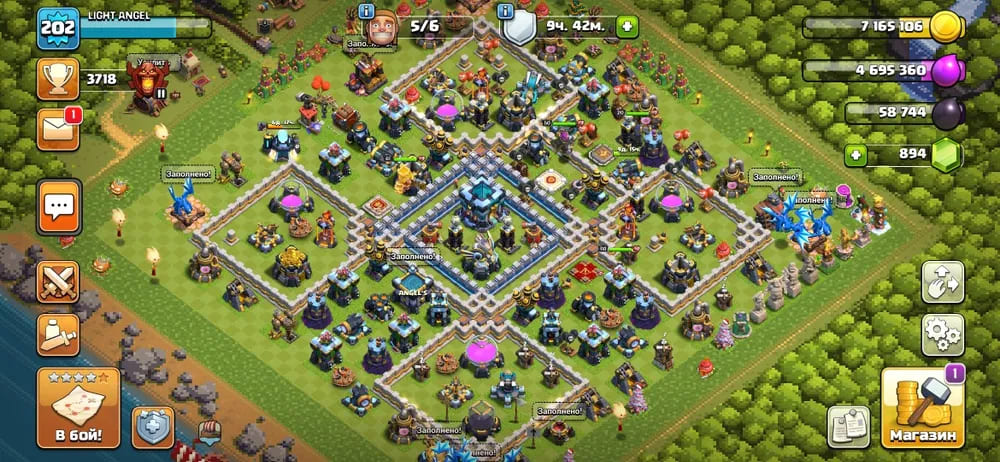Image resolution: width=1000 pixels, height=462 pixels.
Task: Show shield info via the blue i icon
Action: [x=506, y=11]
